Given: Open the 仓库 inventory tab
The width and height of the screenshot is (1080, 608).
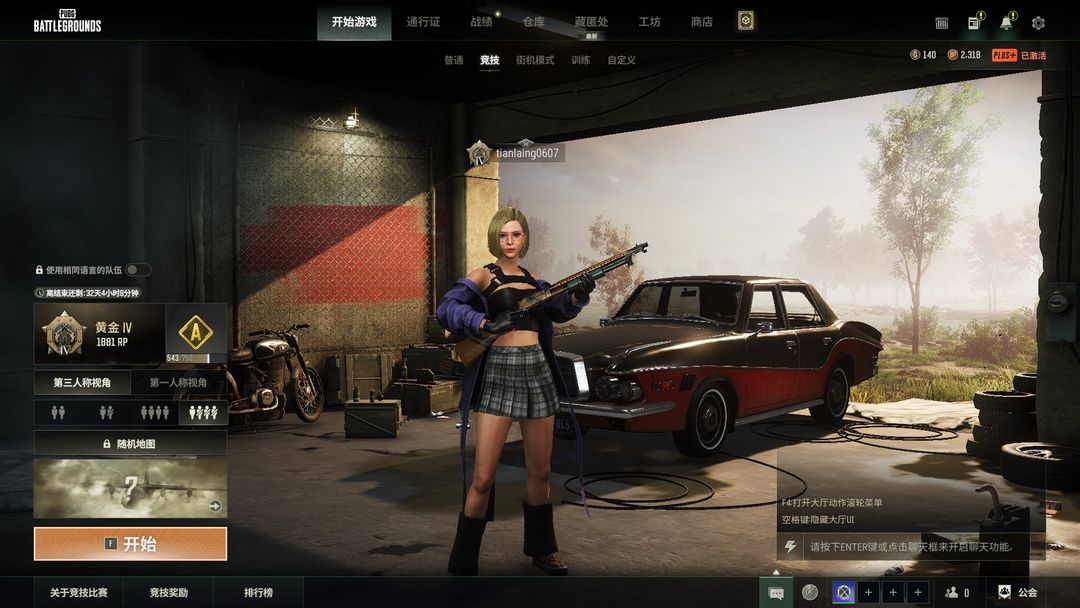Looking at the screenshot, I should [x=534, y=22].
